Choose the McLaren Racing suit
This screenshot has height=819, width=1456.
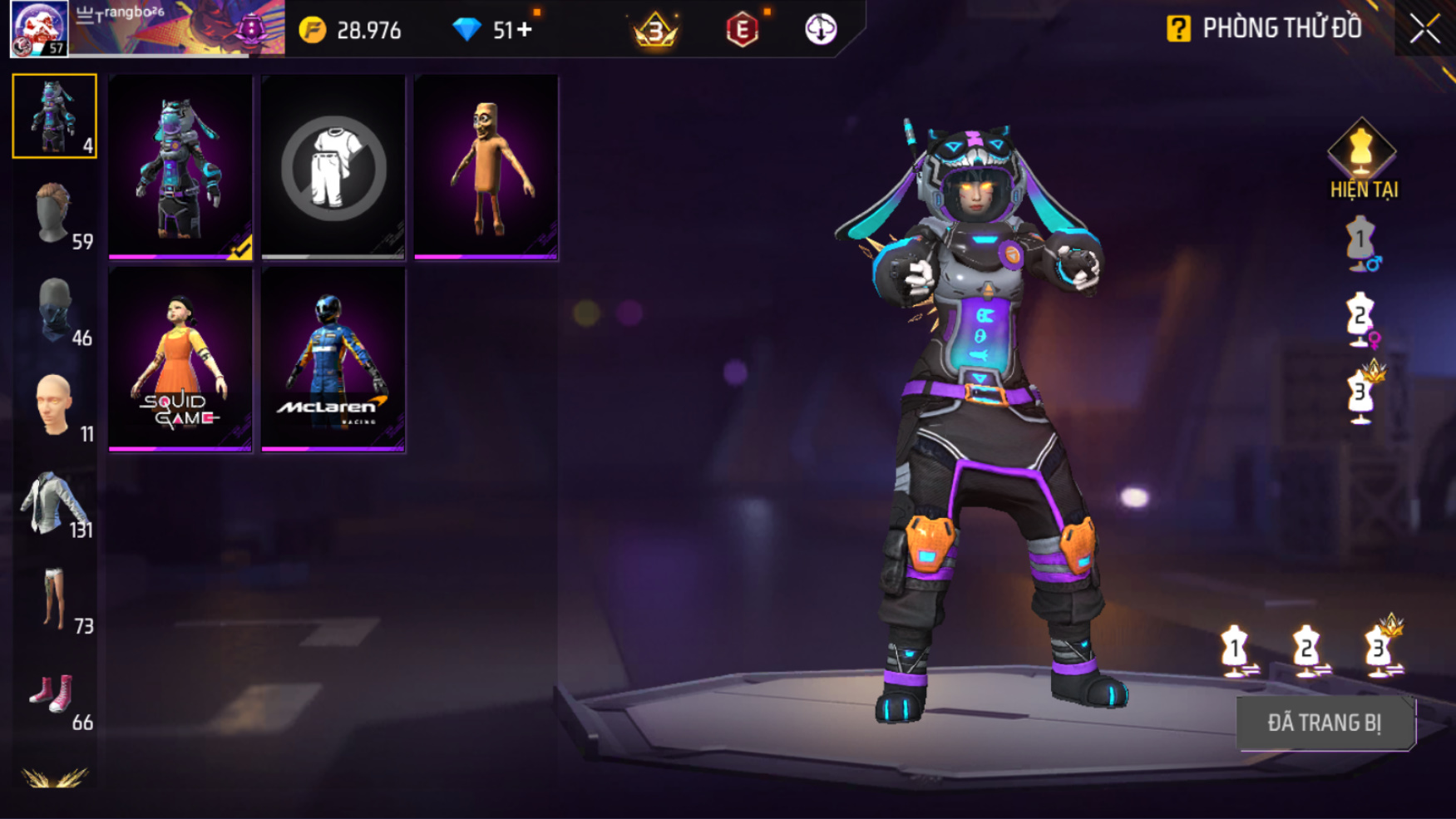pos(333,359)
